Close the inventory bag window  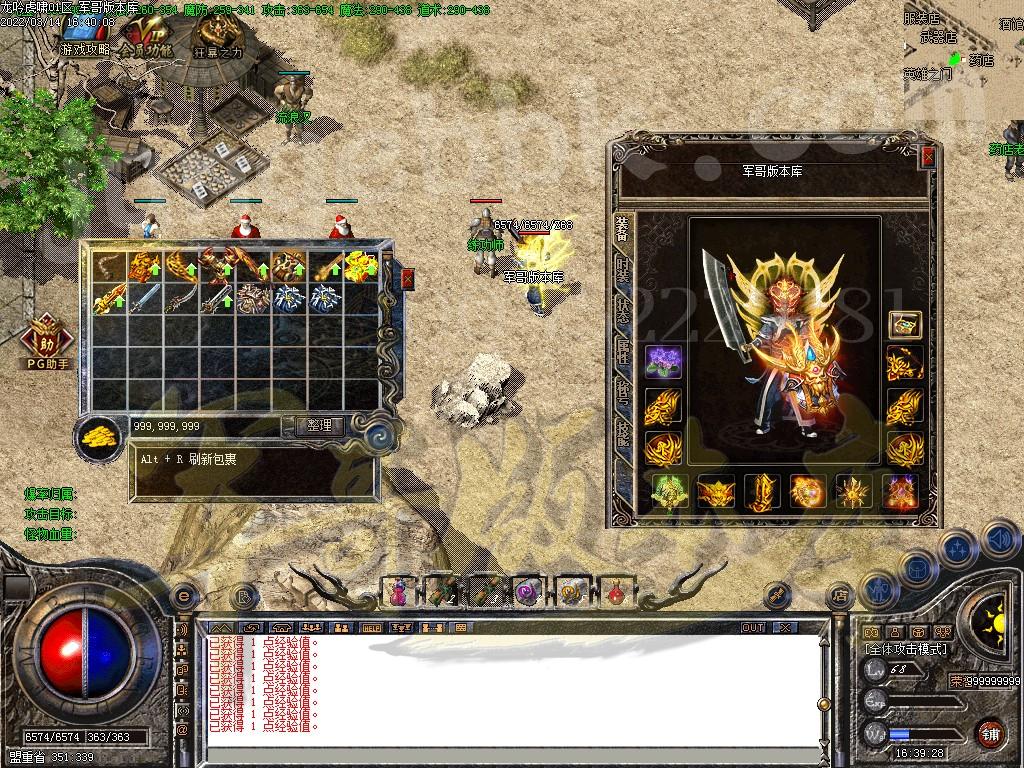[407, 279]
